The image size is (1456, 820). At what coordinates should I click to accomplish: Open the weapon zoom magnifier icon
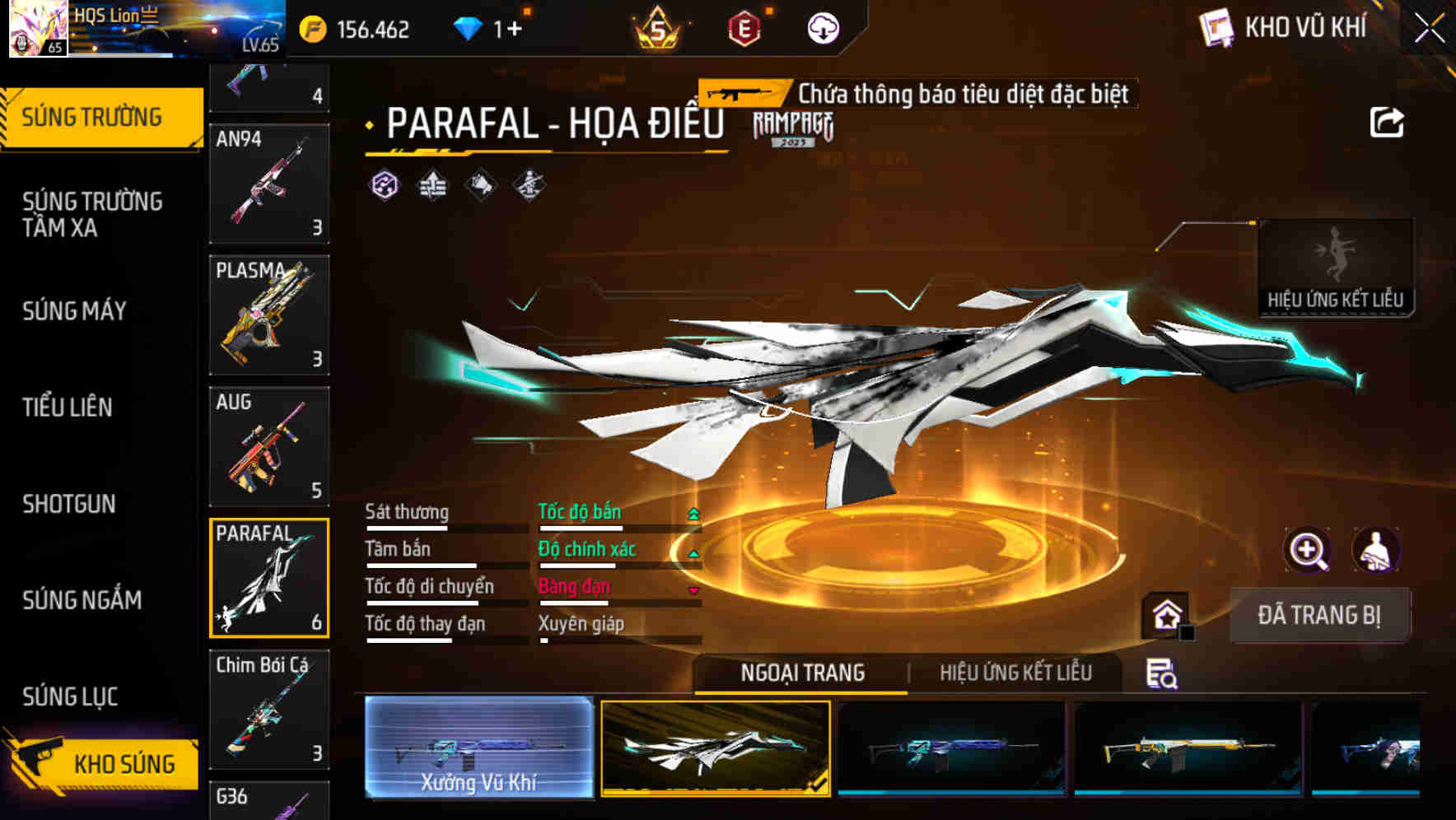tap(1306, 550)
